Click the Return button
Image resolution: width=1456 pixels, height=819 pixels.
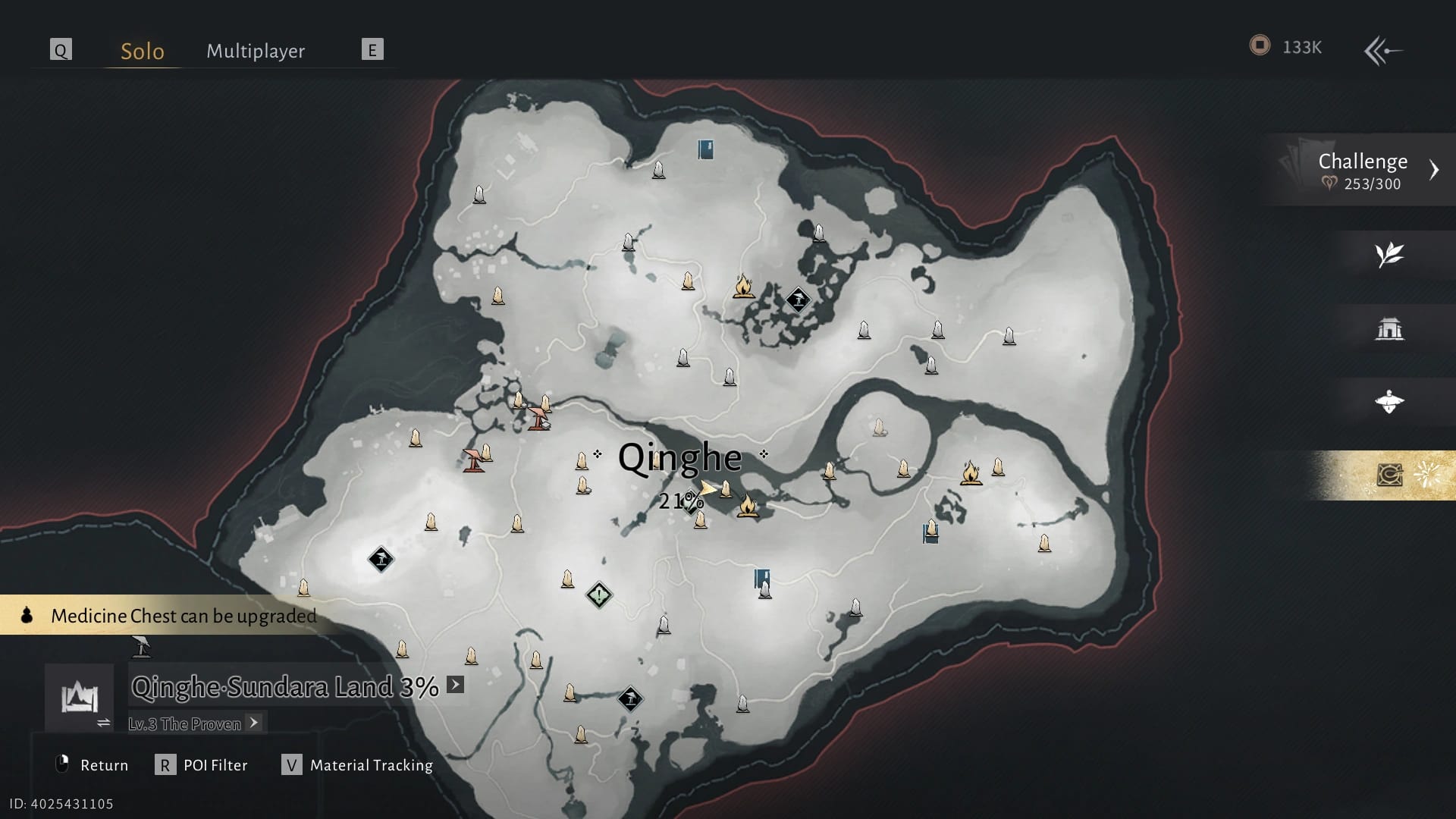coord(93,765)
